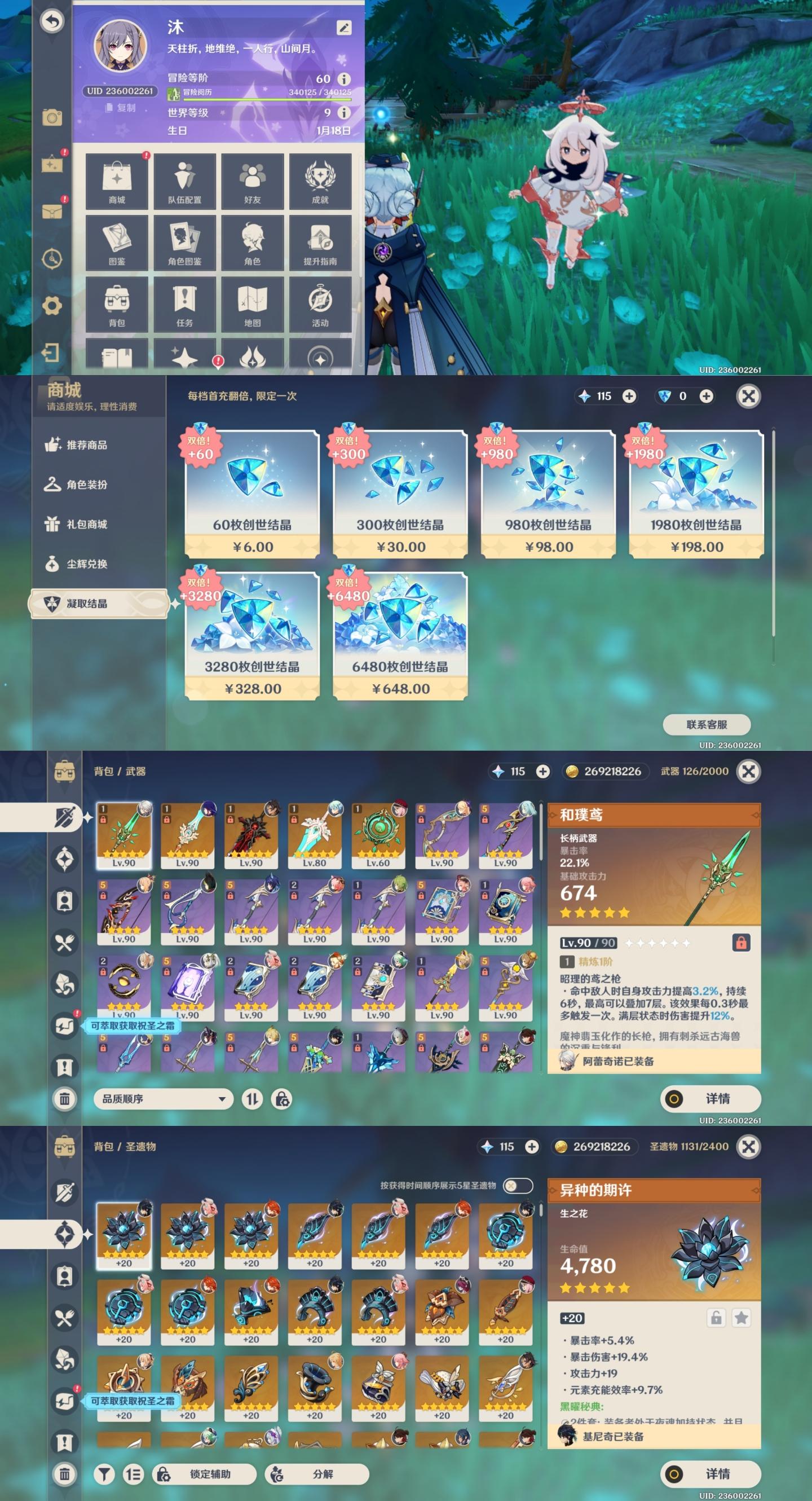Viewport: 812px width, 1501px height.
Task: Open the 提升指南 guide tile
Action: 320,243
